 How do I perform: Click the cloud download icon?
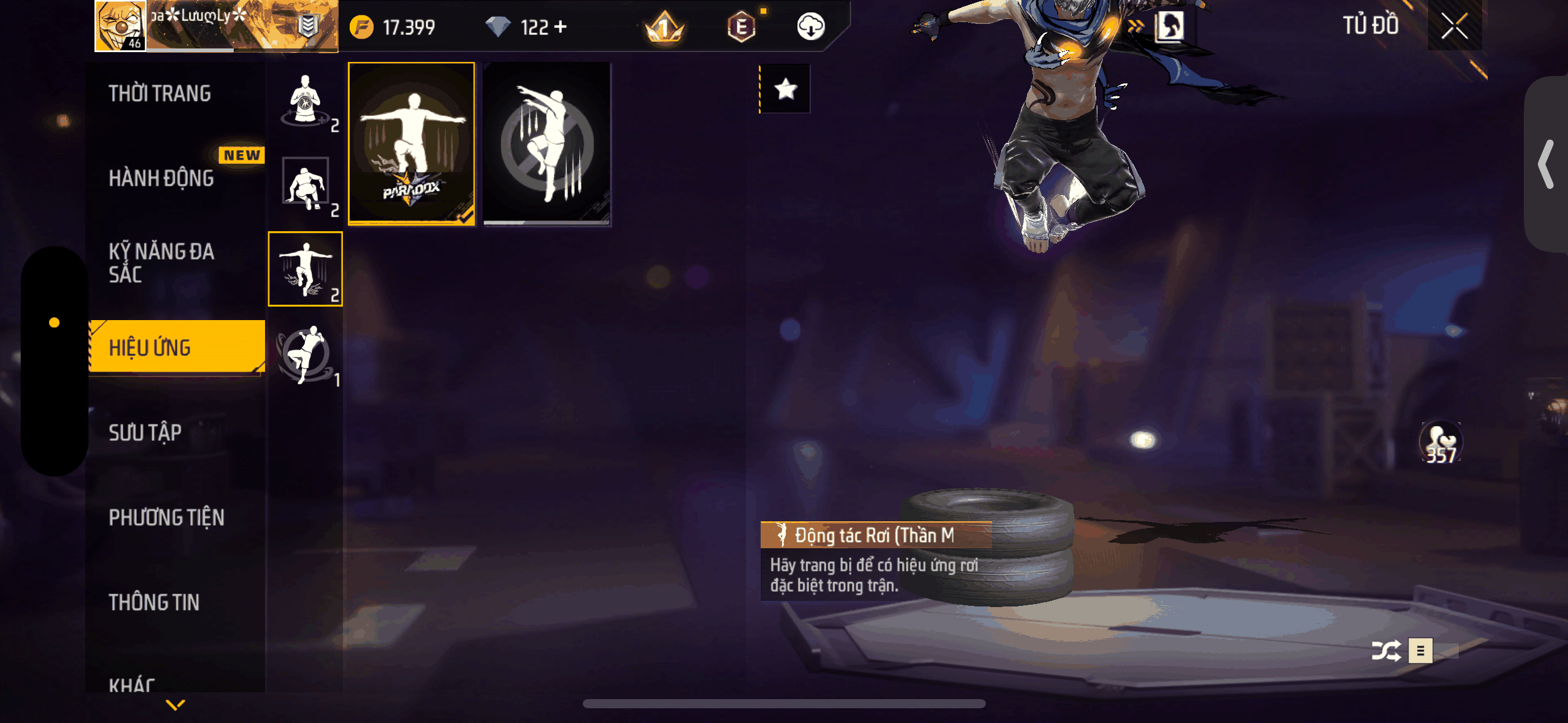[810, 26]
